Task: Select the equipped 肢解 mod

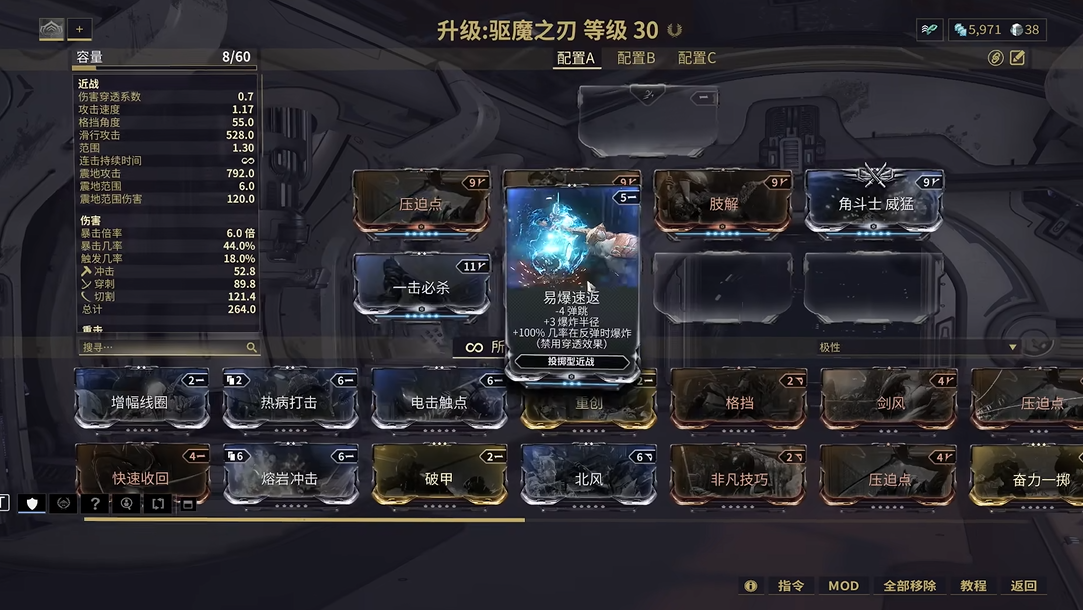Action: pos(723,203)
